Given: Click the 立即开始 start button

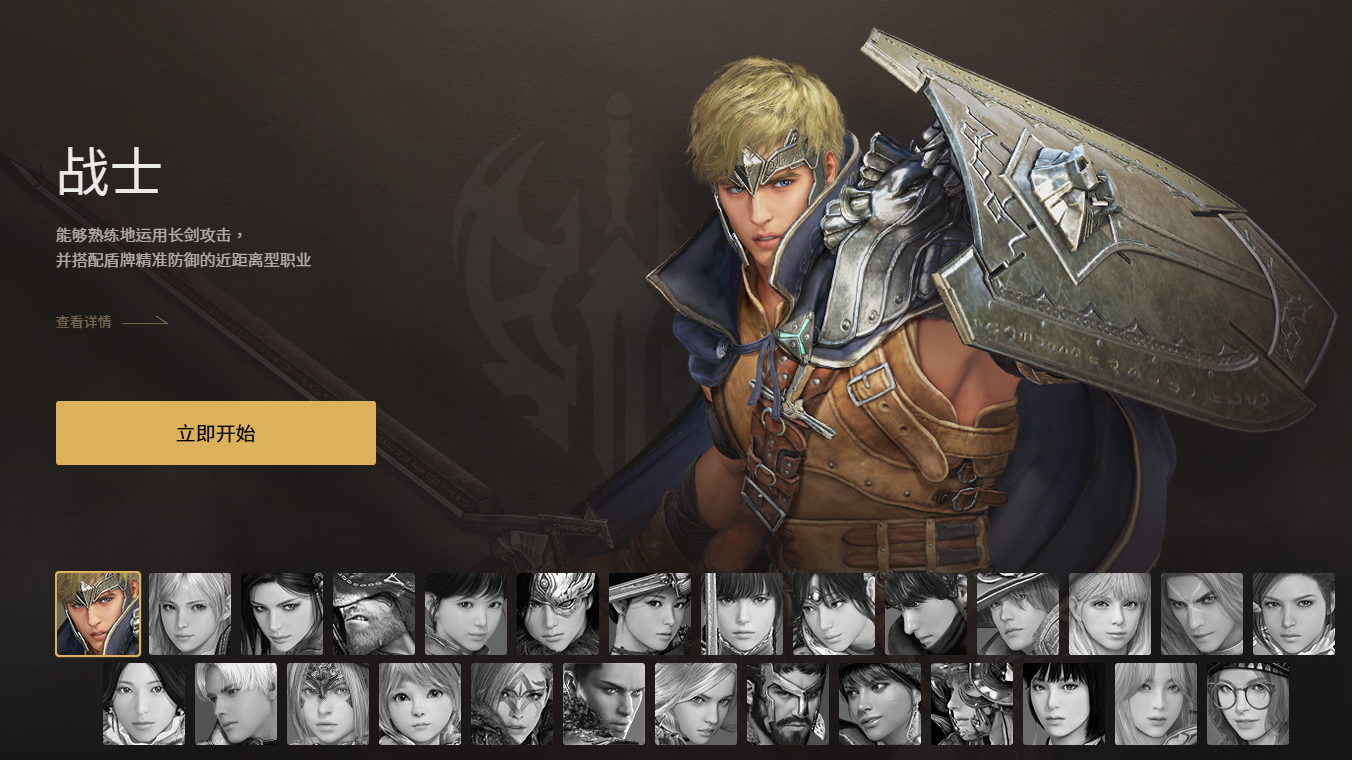Looking at the screenshot, I should [216, 433].
